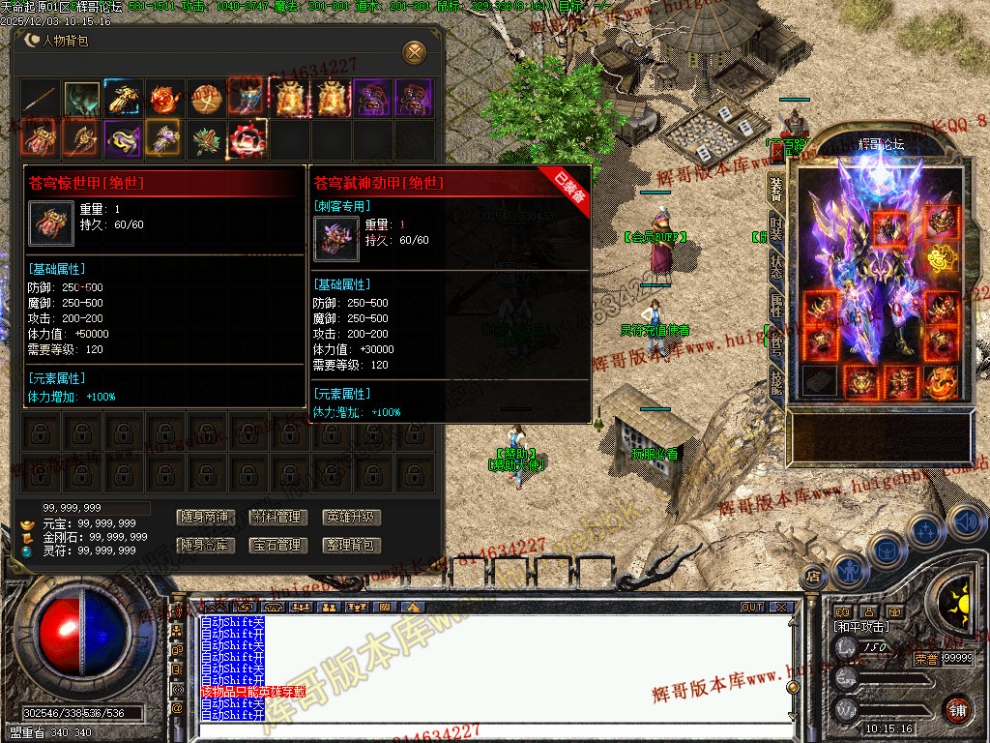Open the 技能 skills tab
Viewport: 990px width, 743px height.
click(776, 379)
